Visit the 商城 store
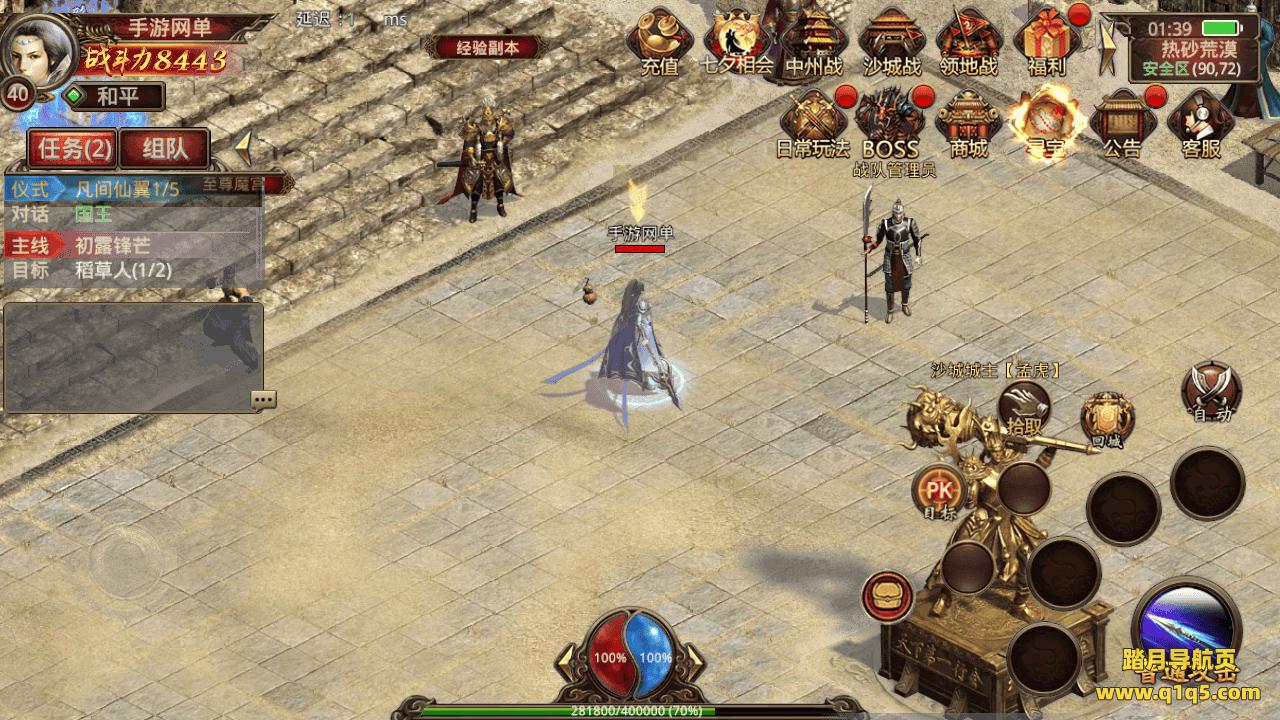The image size is (1280, 720). (x=968, y=123)
